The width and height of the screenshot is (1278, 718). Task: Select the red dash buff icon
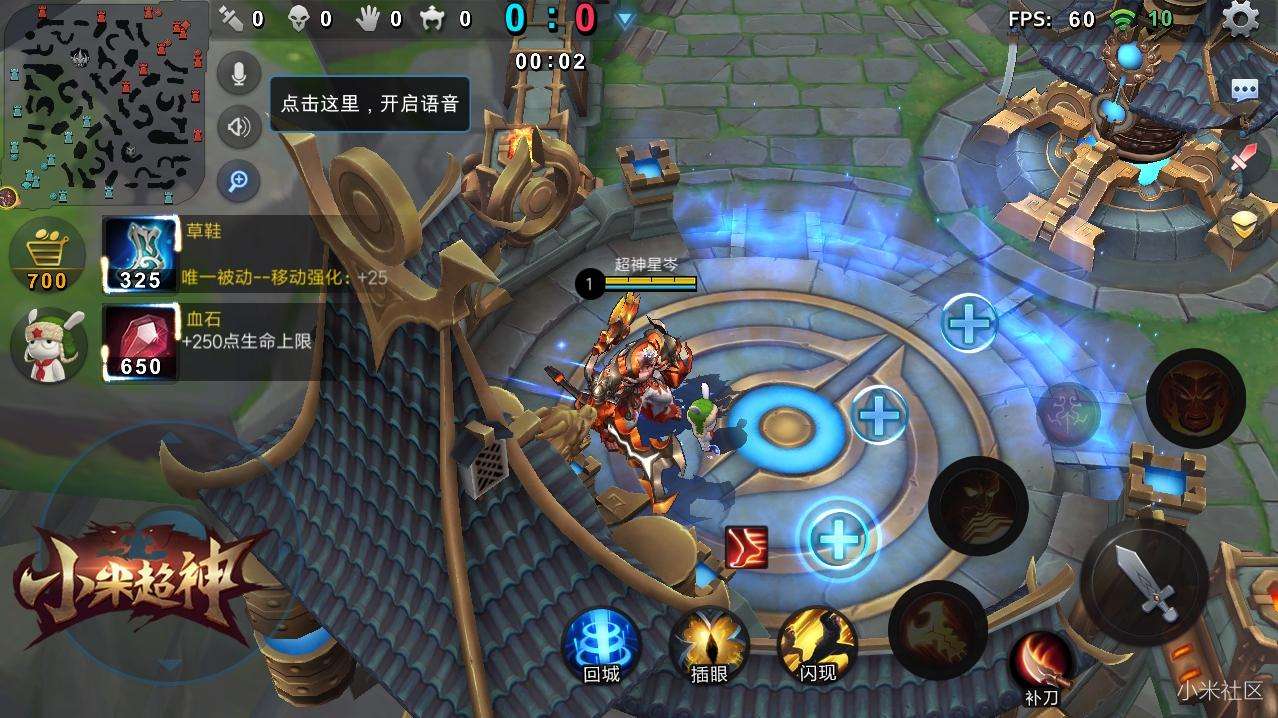pyautogui.click(x=746, y=547)
